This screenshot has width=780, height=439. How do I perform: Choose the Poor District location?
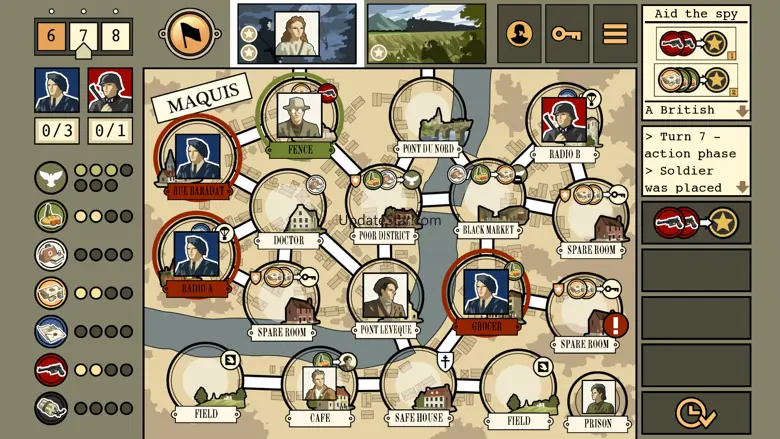coord(384,205)
